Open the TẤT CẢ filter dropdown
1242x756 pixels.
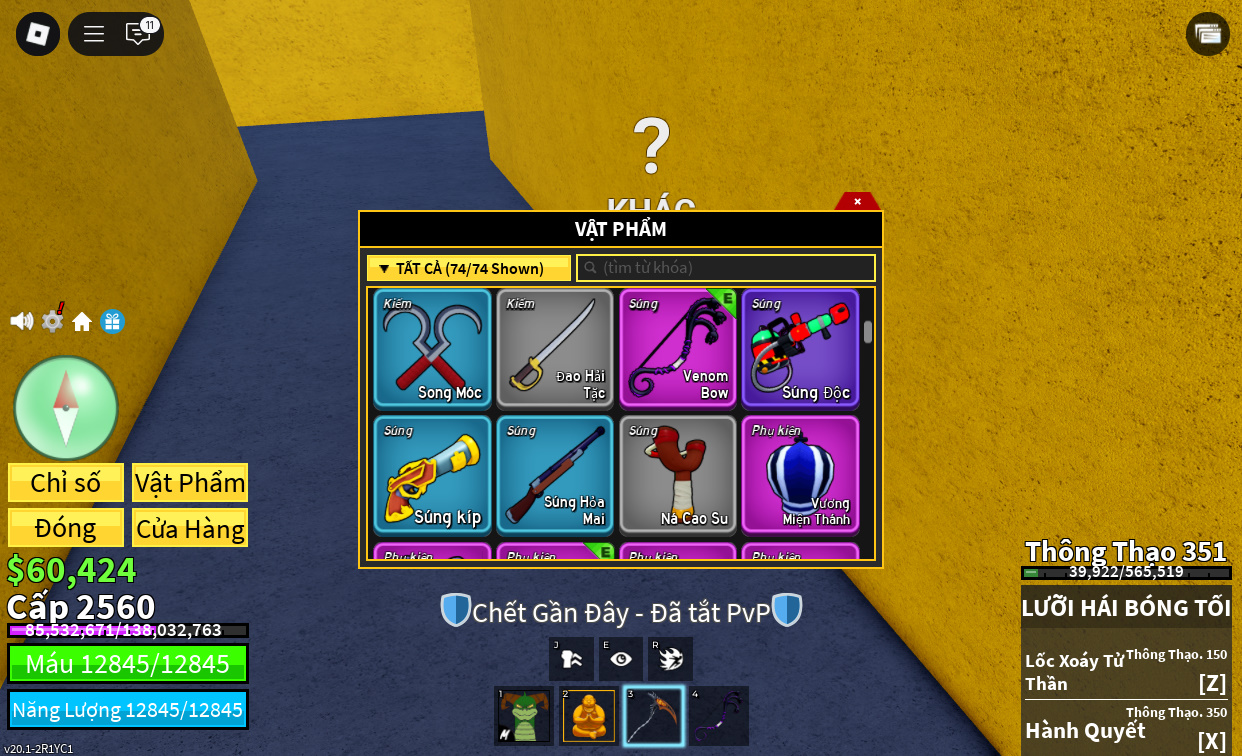(x=469, y=268)
